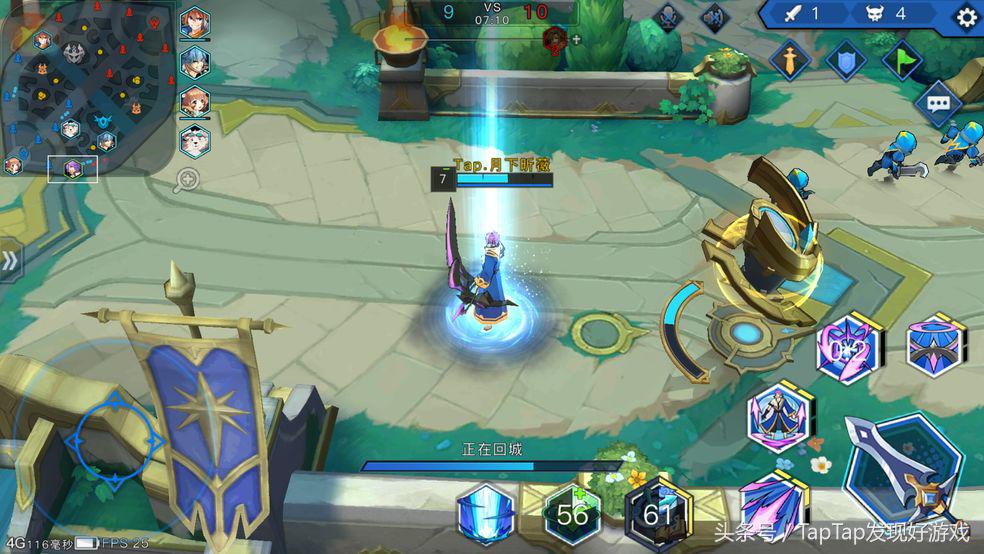
Task: Use the green heal spell on cooldown 56
Action: (572, 515)
